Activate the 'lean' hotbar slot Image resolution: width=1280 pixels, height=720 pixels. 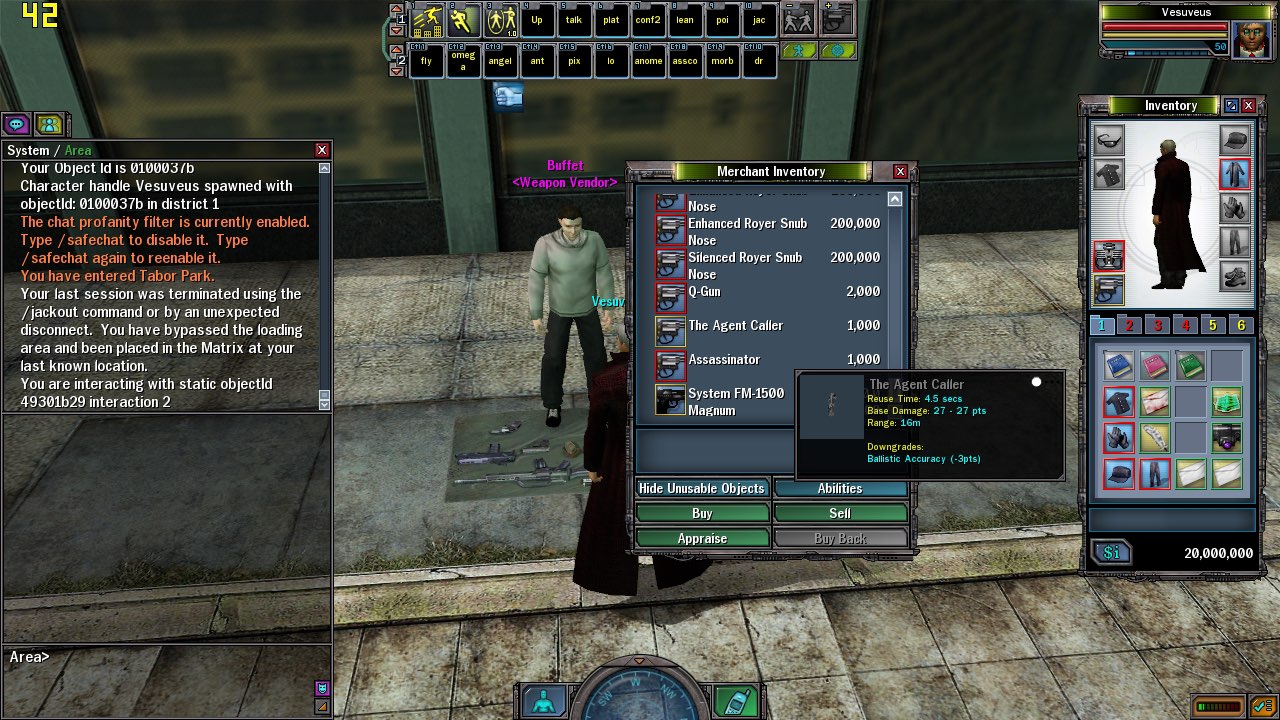tap(685, 20)
